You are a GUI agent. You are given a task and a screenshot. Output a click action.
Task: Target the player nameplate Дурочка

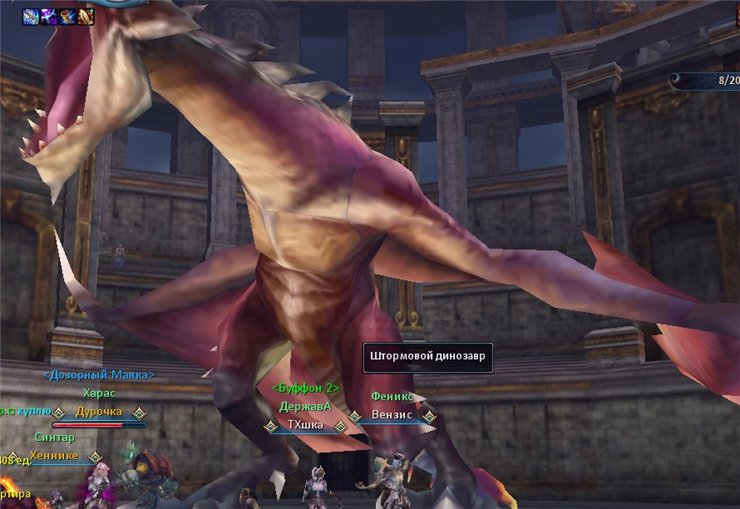tap(99, 411)
